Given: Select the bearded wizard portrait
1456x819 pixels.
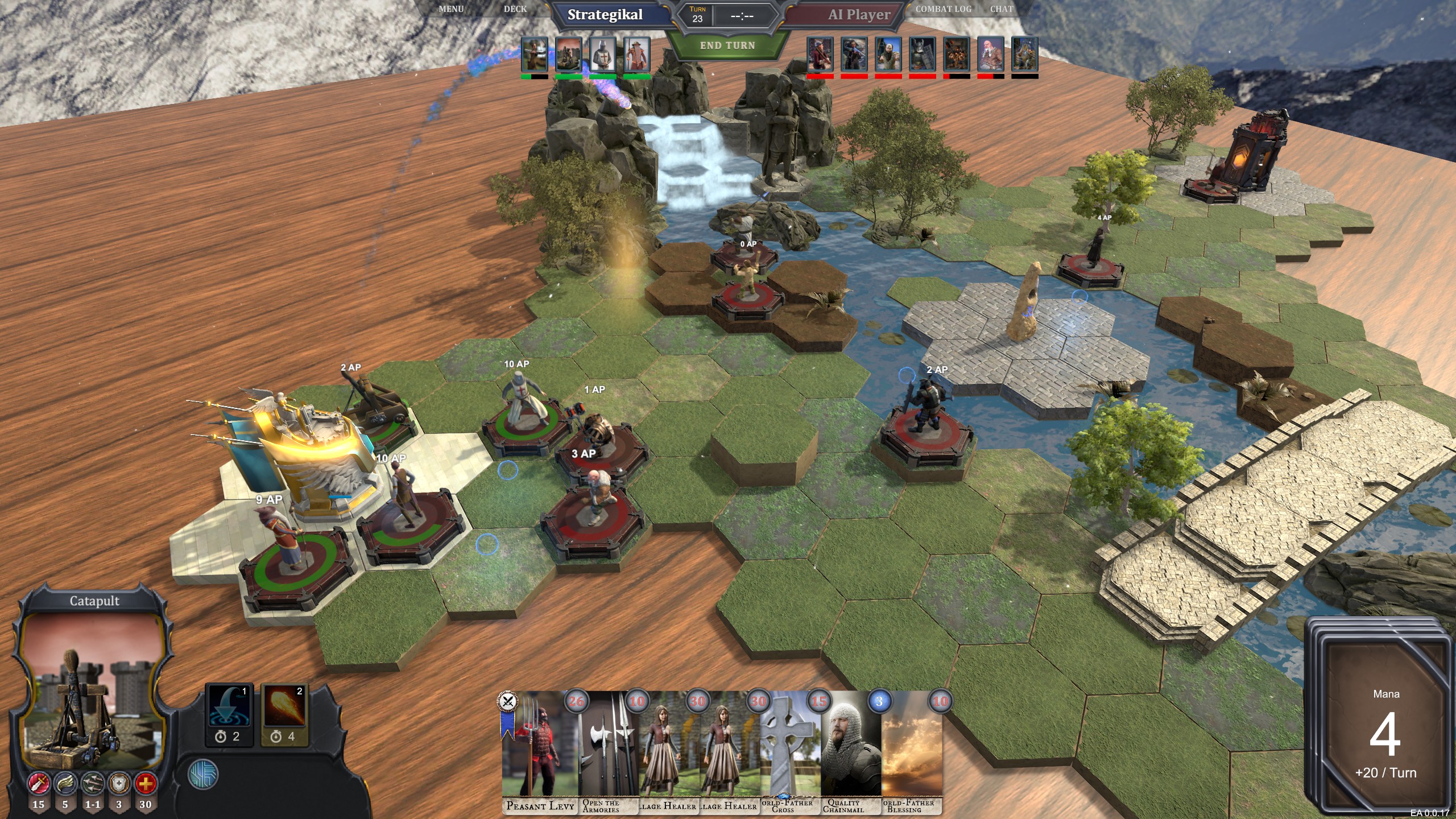Looking at the screenshot, I should [x=637, y=54].
